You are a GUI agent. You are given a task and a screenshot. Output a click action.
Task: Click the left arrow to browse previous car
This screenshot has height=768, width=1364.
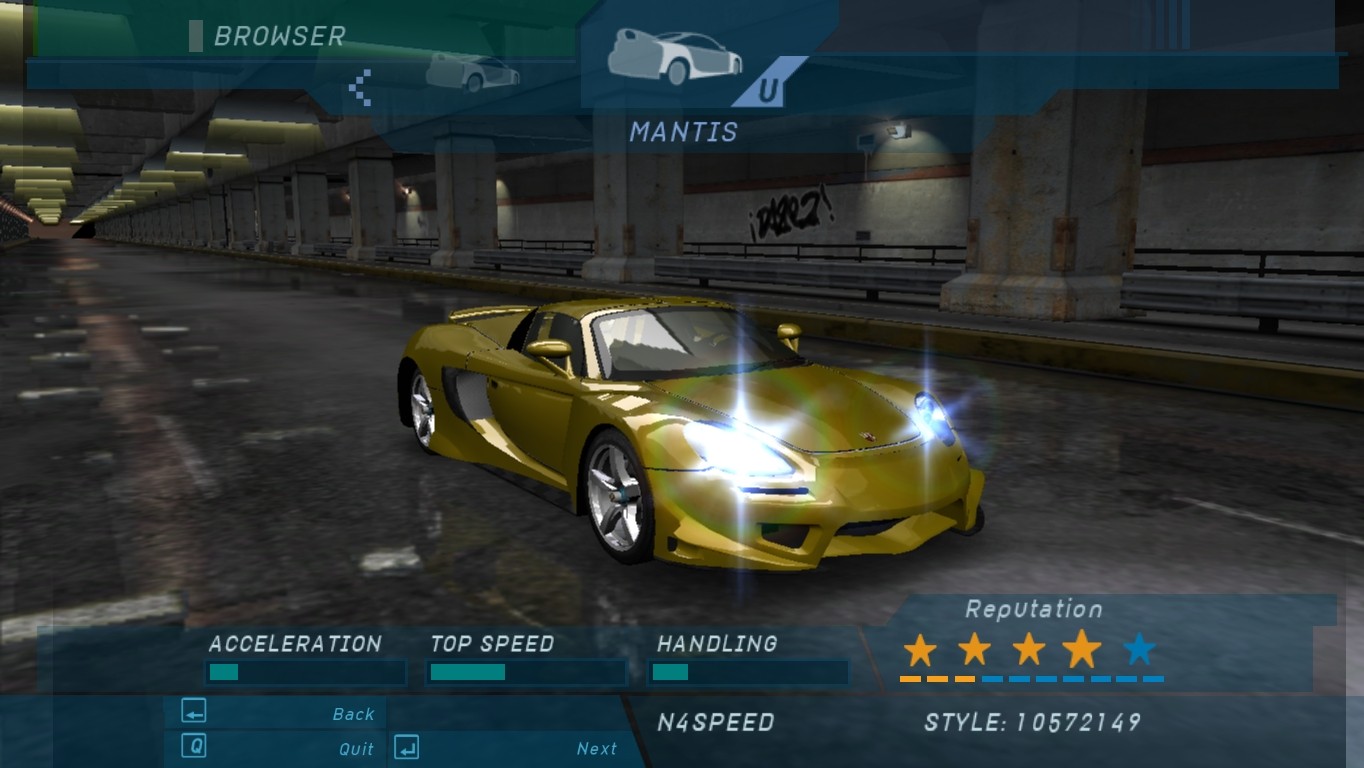360,87
